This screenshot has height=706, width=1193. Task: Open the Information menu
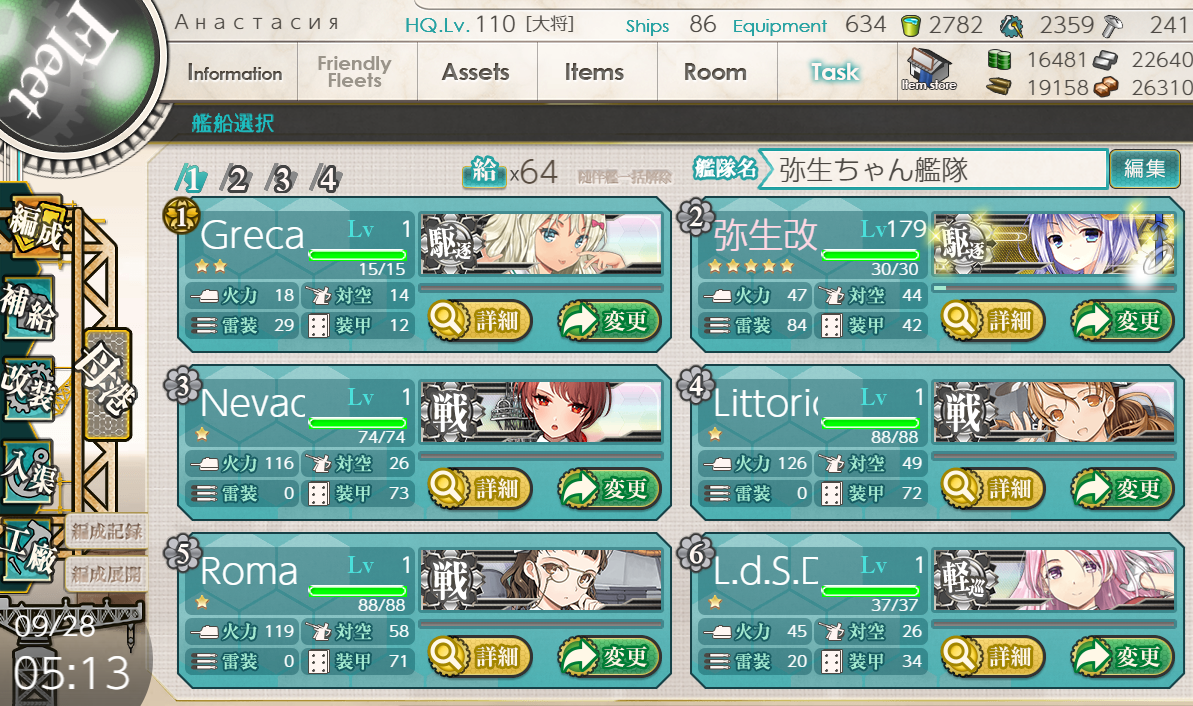pos(234,73)
